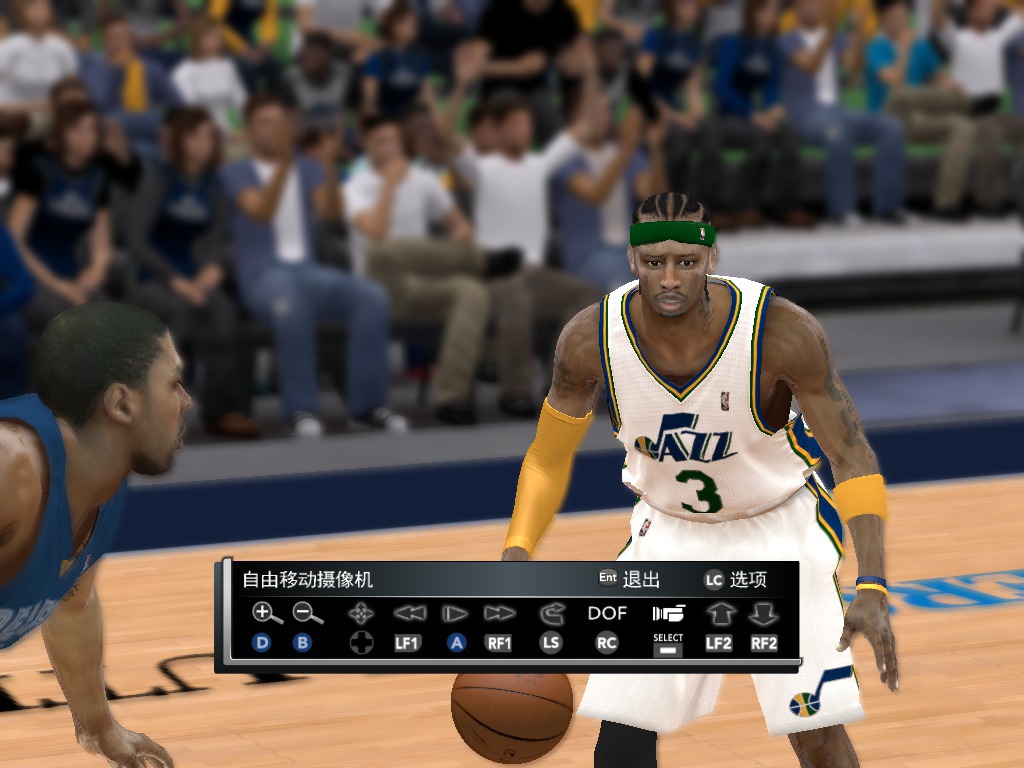Click the zoom-in magnifier icon
This screenshot has height=768, width=1024.
coord(263,613)
